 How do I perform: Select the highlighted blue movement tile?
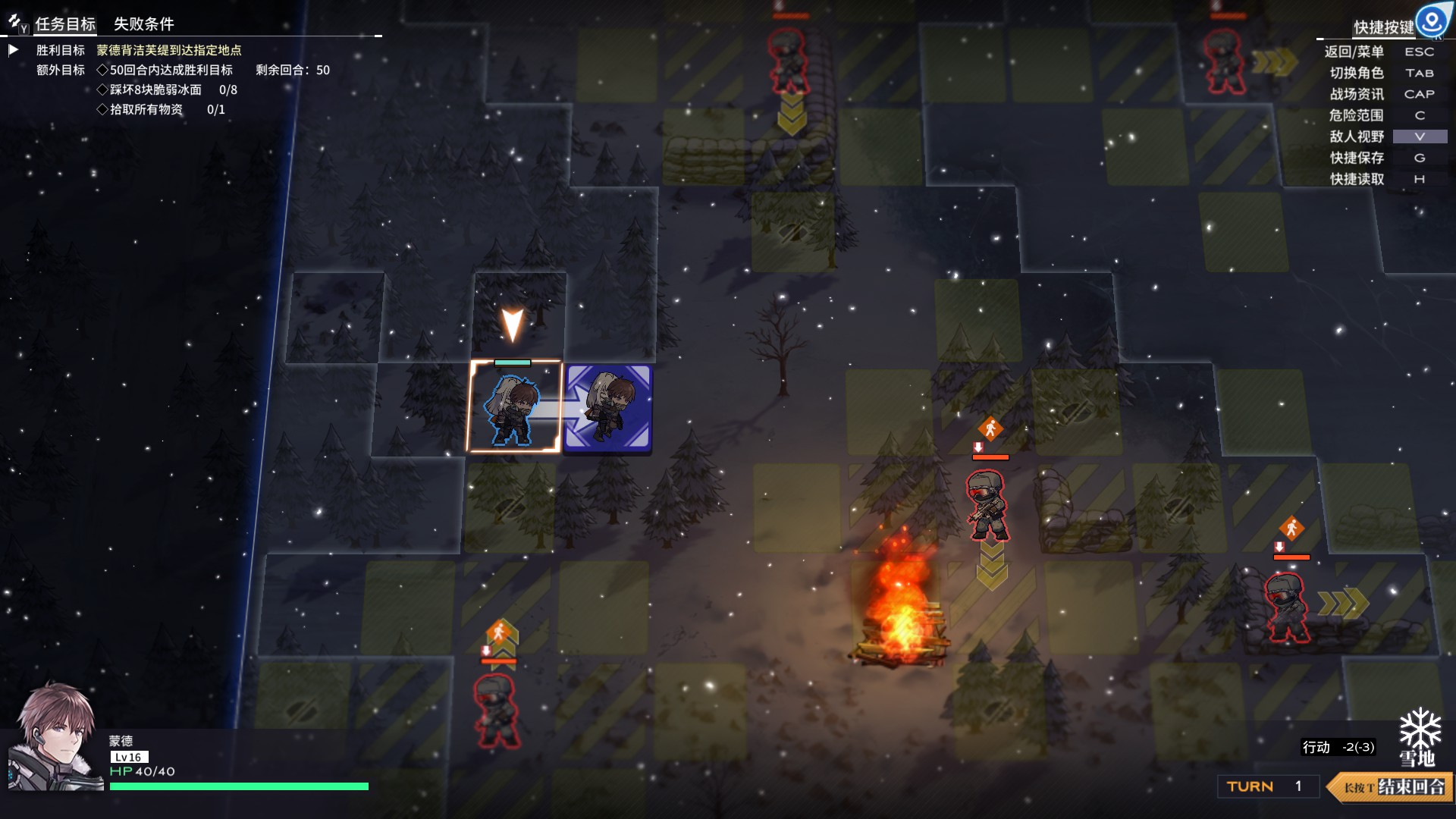pyautogui.click(x=608, y=408)
